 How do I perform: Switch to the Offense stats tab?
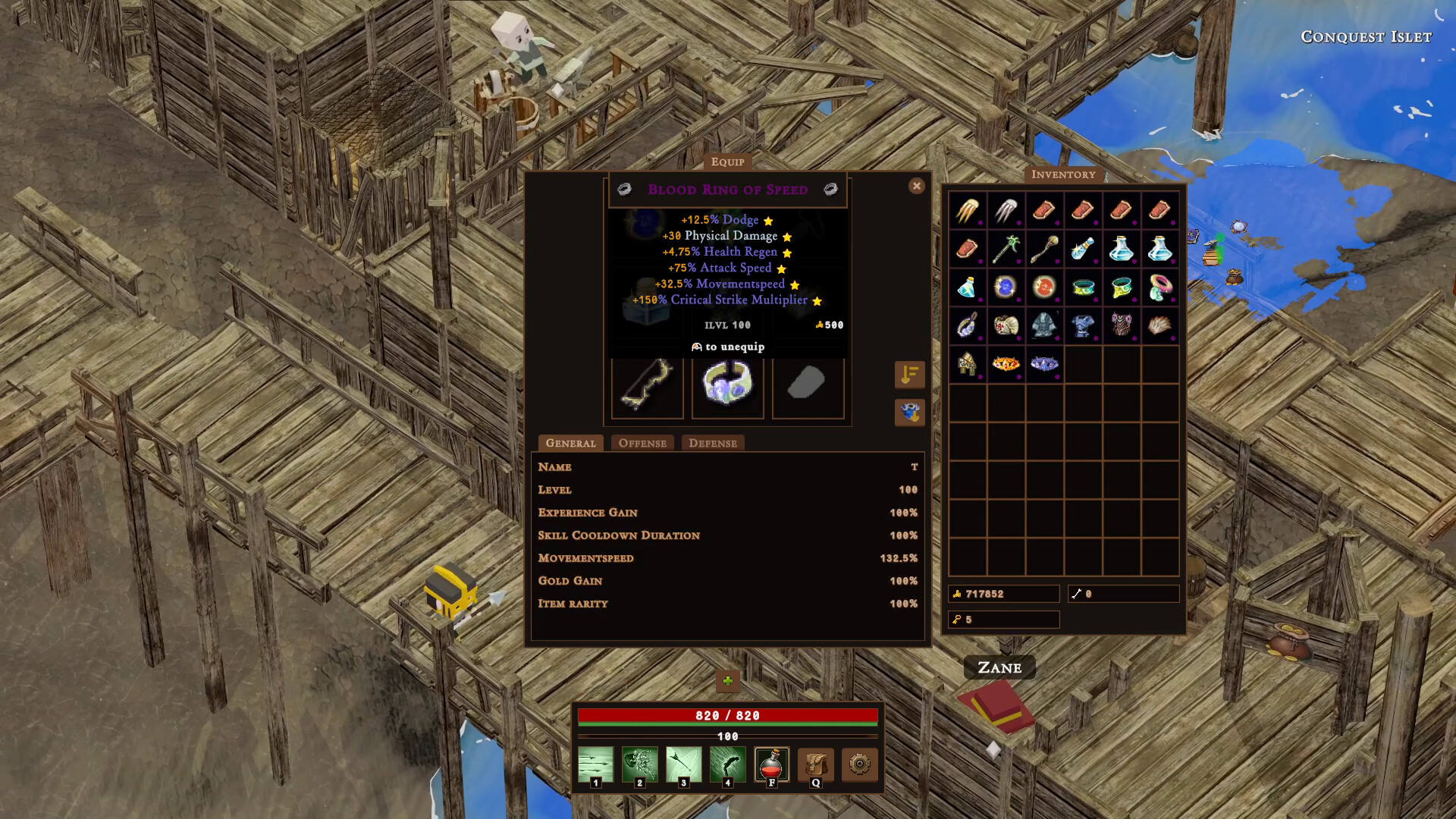tap(642, 443)
